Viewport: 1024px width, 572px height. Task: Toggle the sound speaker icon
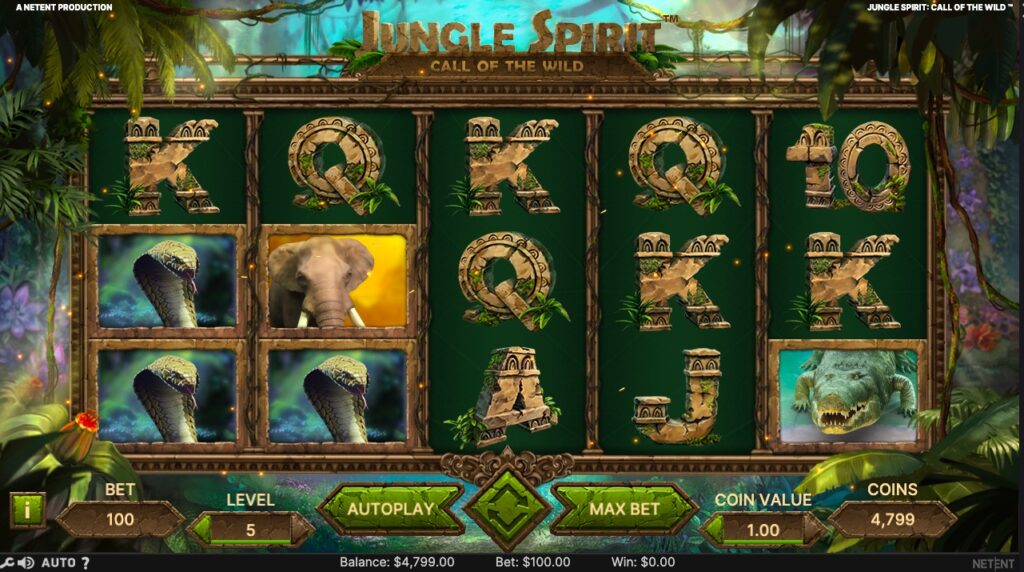tap(25, 563)
